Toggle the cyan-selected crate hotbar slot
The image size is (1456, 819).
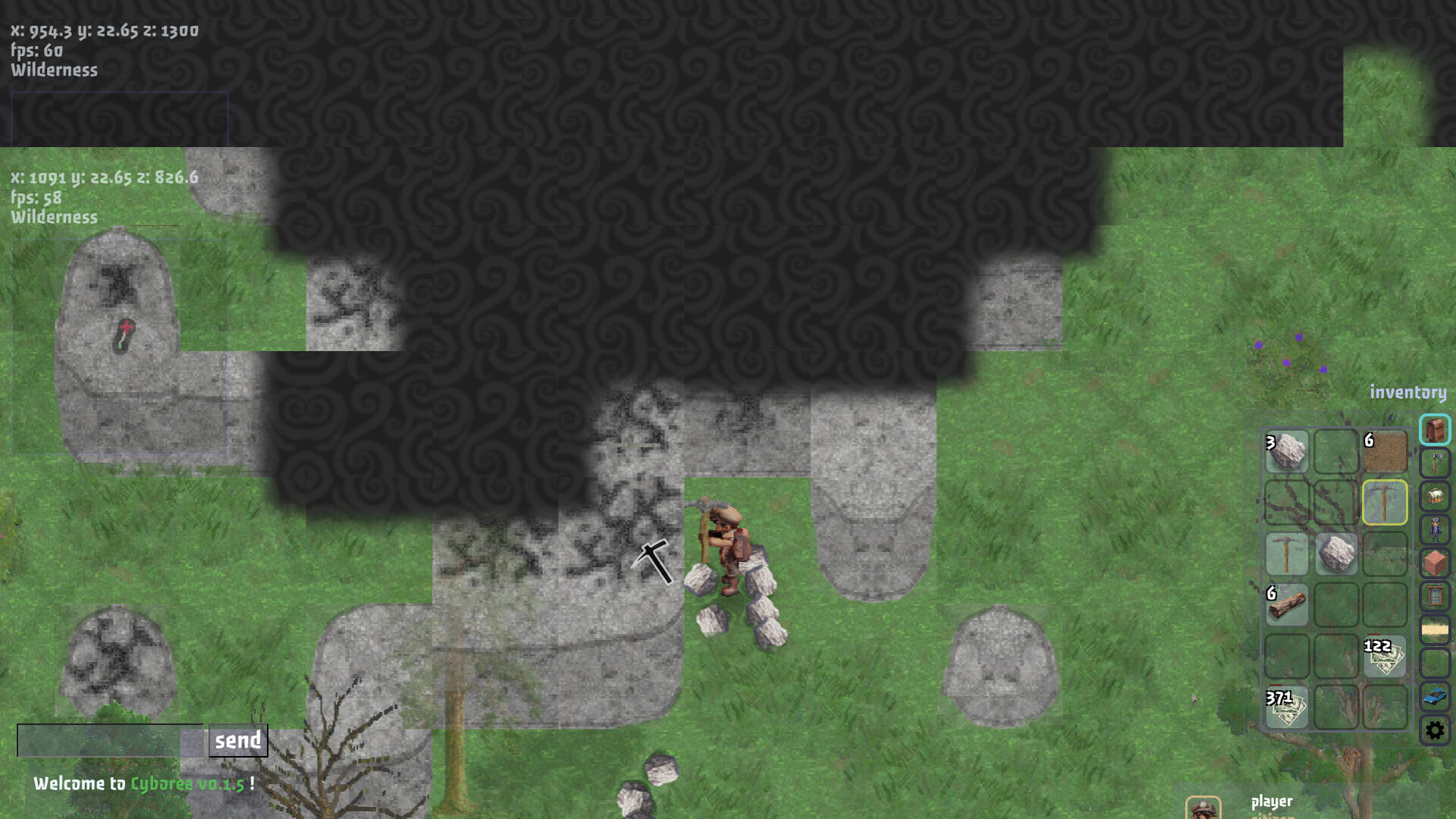click(1434, 430)
